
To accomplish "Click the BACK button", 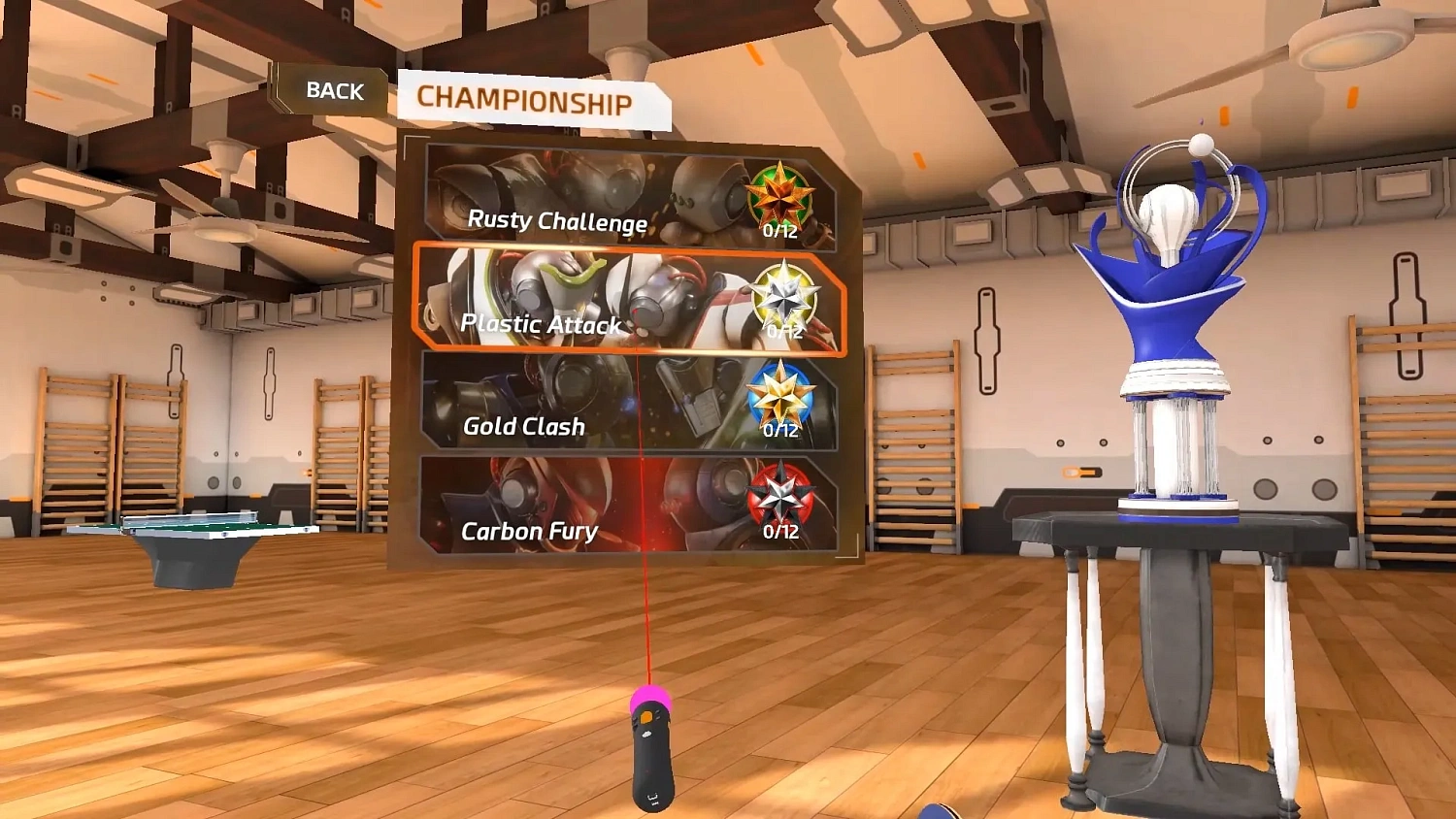I will coord(334,90).
